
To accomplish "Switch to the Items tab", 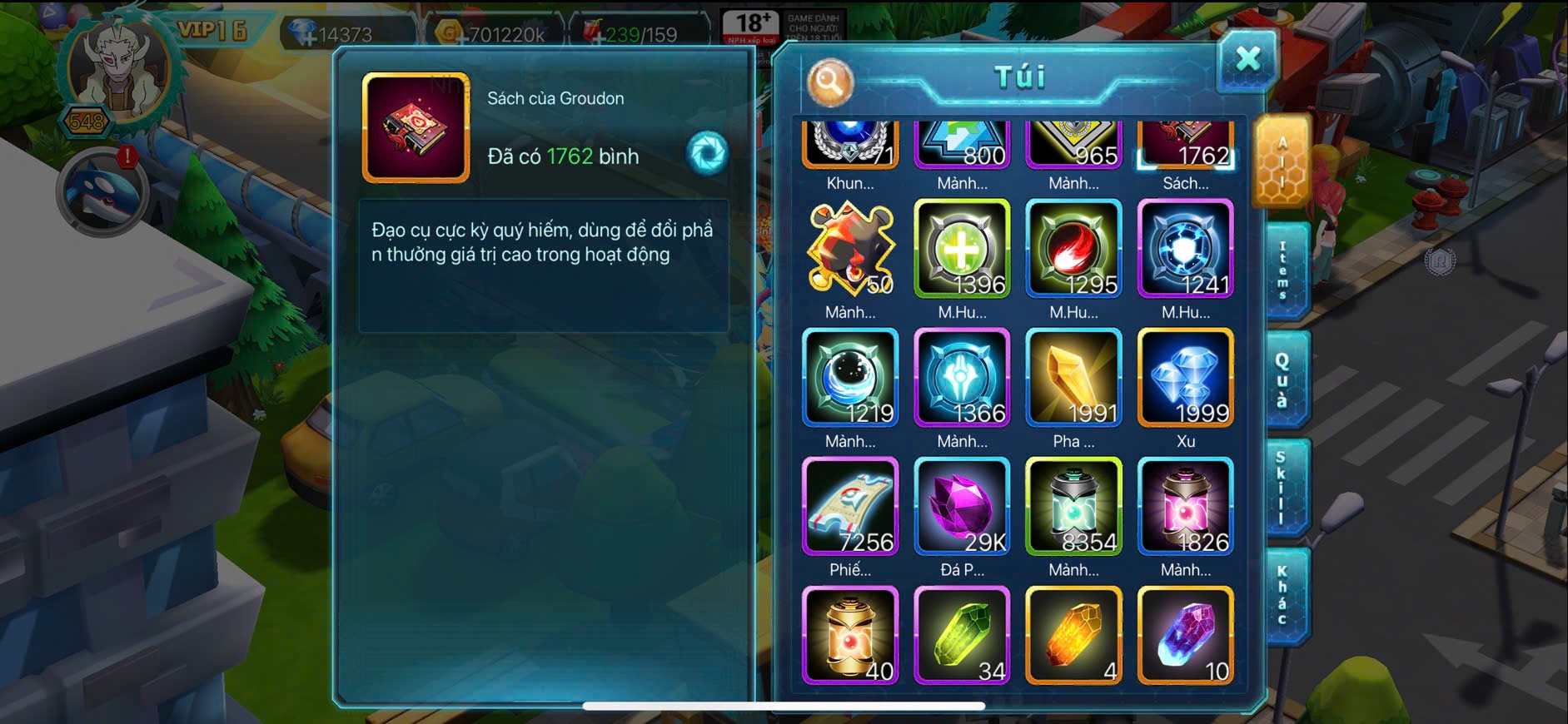I will (x=1284, y=270).
